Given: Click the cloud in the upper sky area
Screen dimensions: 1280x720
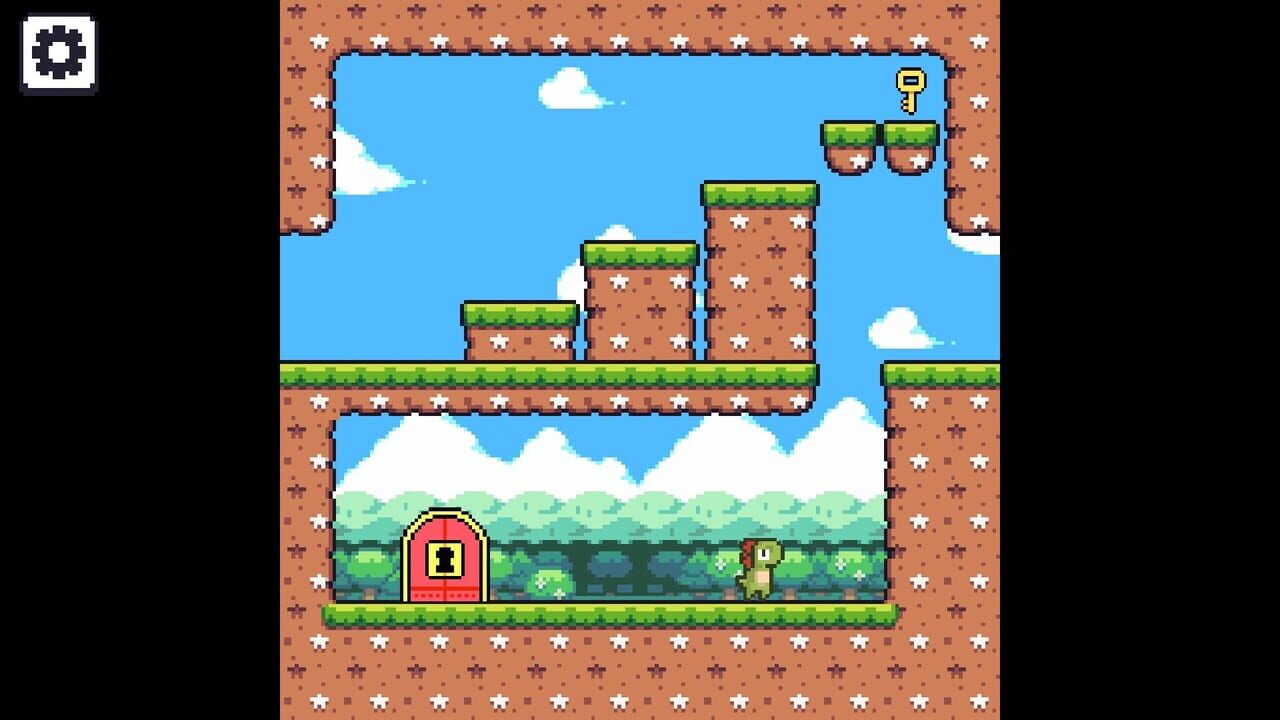Looking at the screenshot, I should point(565,85).
